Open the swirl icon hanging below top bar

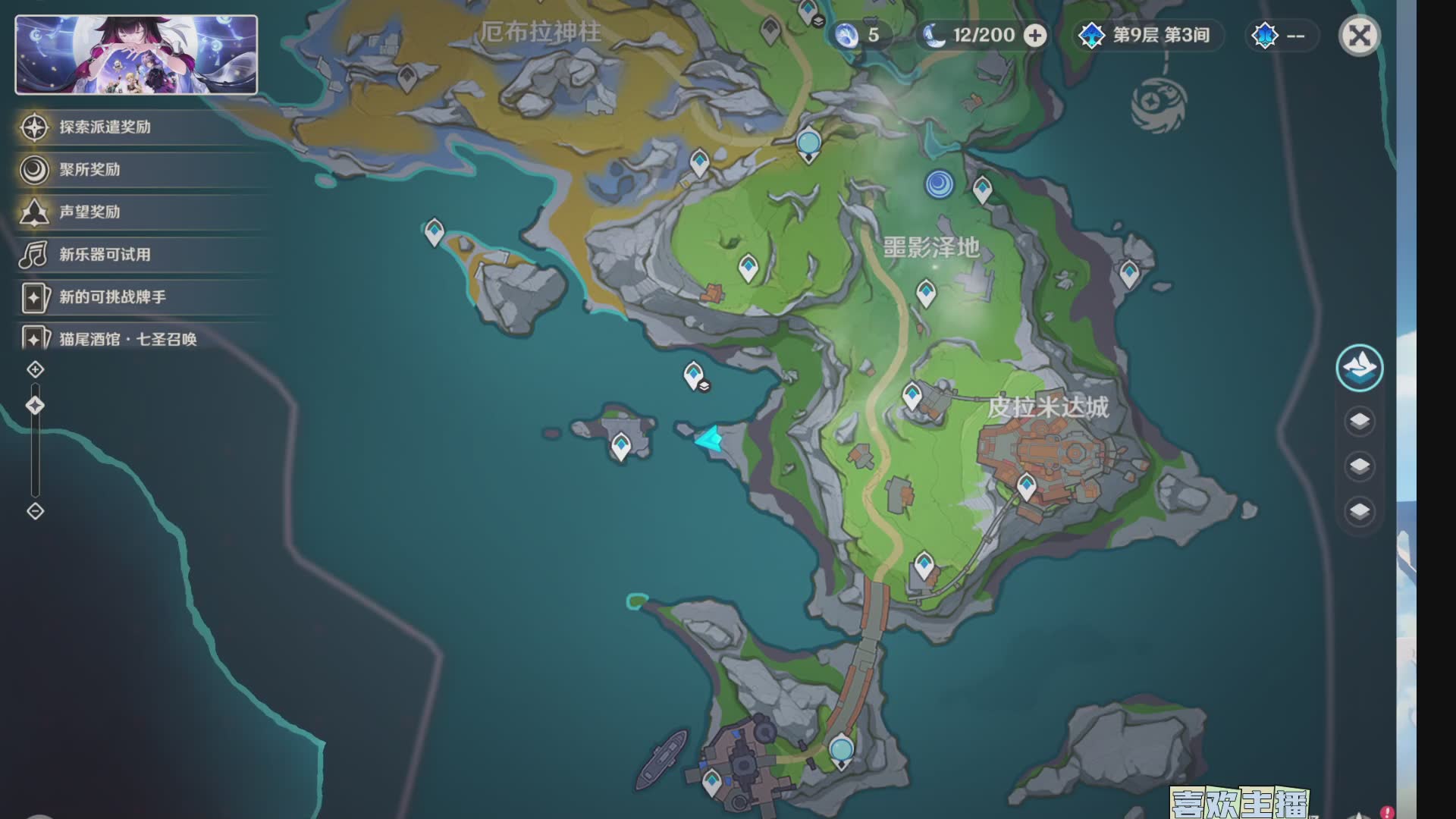pos(1158,106)
